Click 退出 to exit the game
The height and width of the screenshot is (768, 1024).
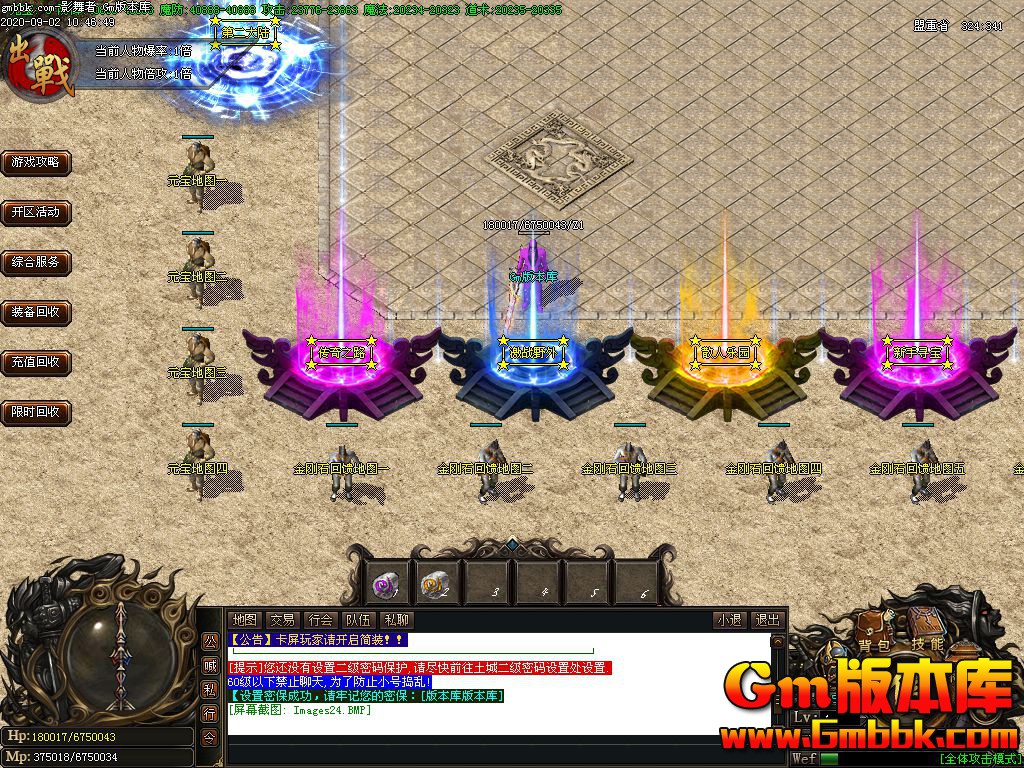point(767,620)
